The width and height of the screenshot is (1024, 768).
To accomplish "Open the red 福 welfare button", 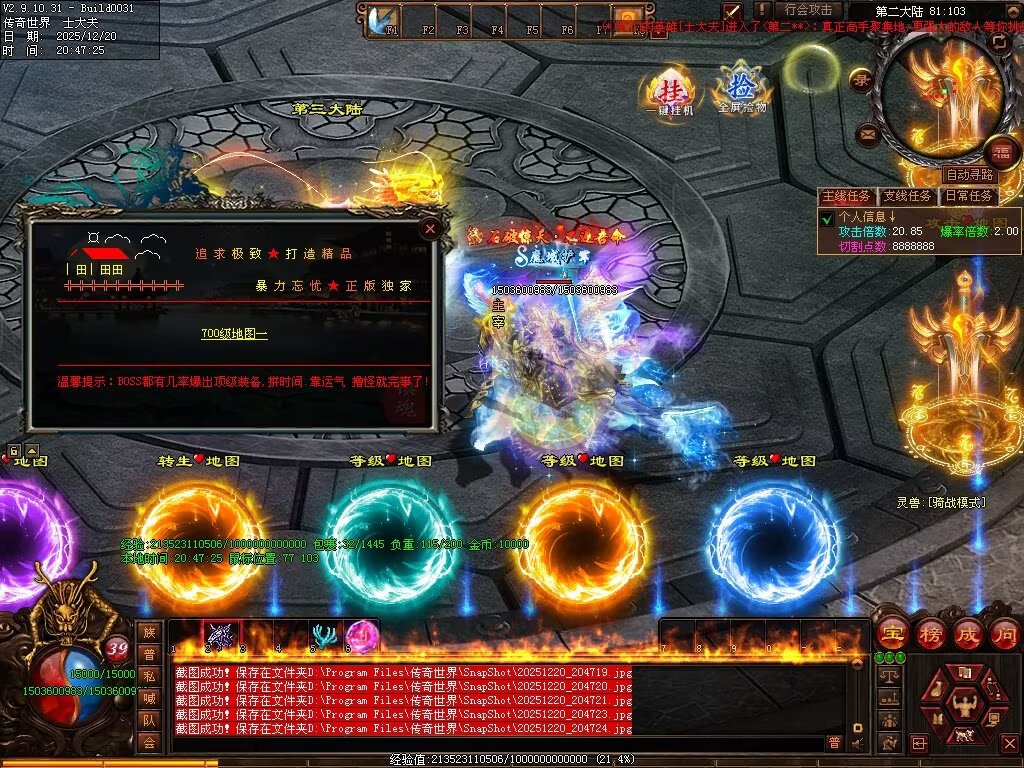I will click(1001, 153).
